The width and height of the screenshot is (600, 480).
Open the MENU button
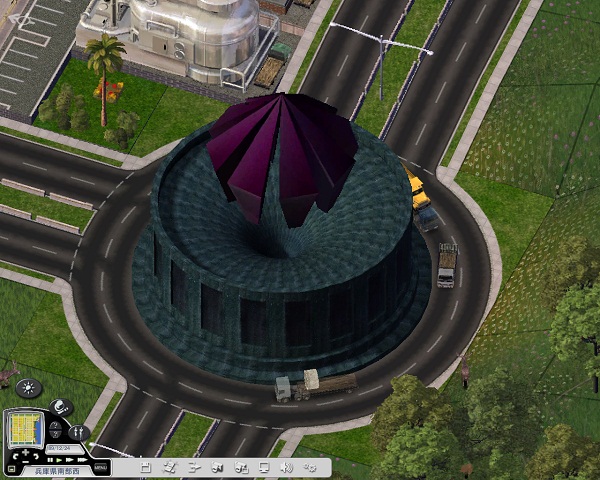click(100, 466)
